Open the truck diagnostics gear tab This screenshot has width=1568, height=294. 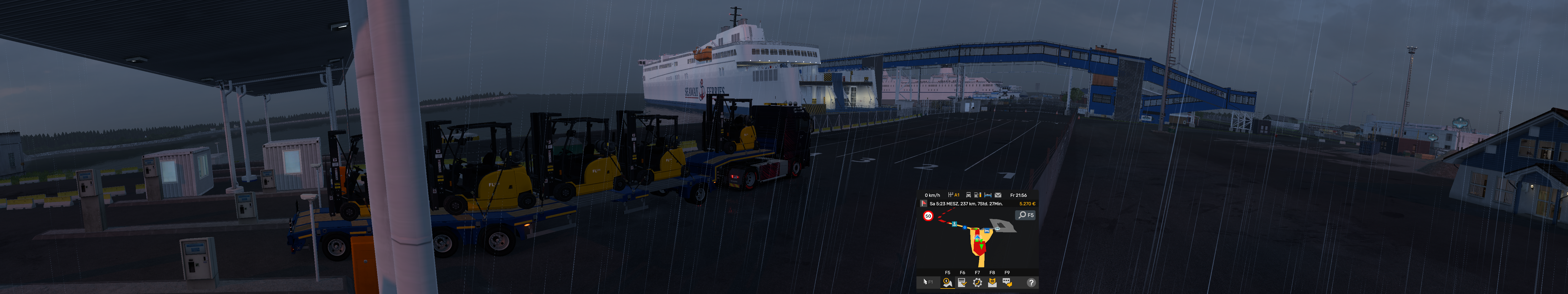coord(977,282)
